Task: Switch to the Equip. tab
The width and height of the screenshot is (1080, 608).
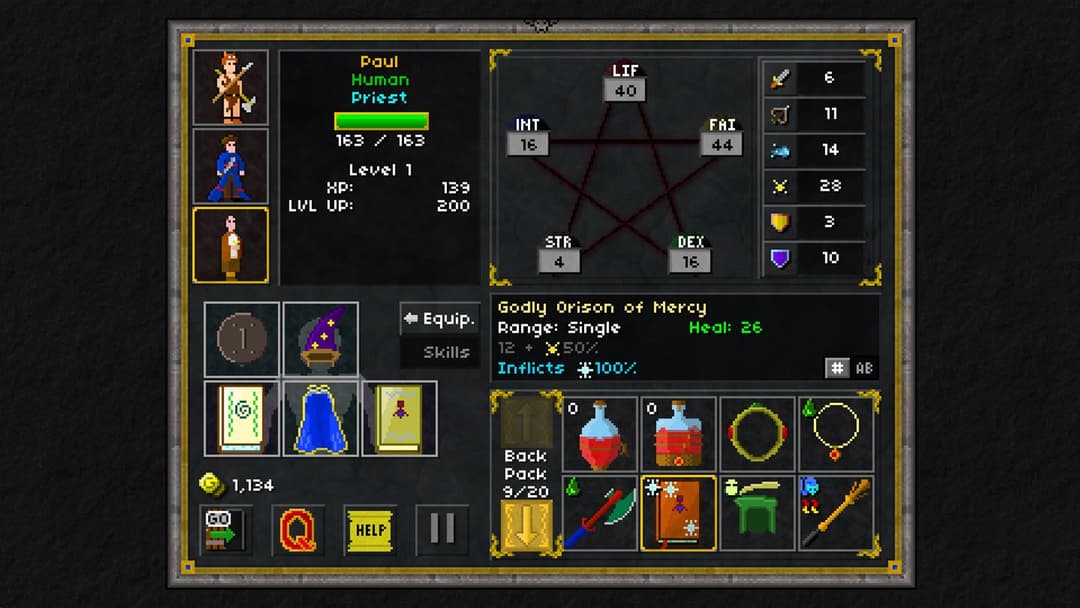Action: 439,319
